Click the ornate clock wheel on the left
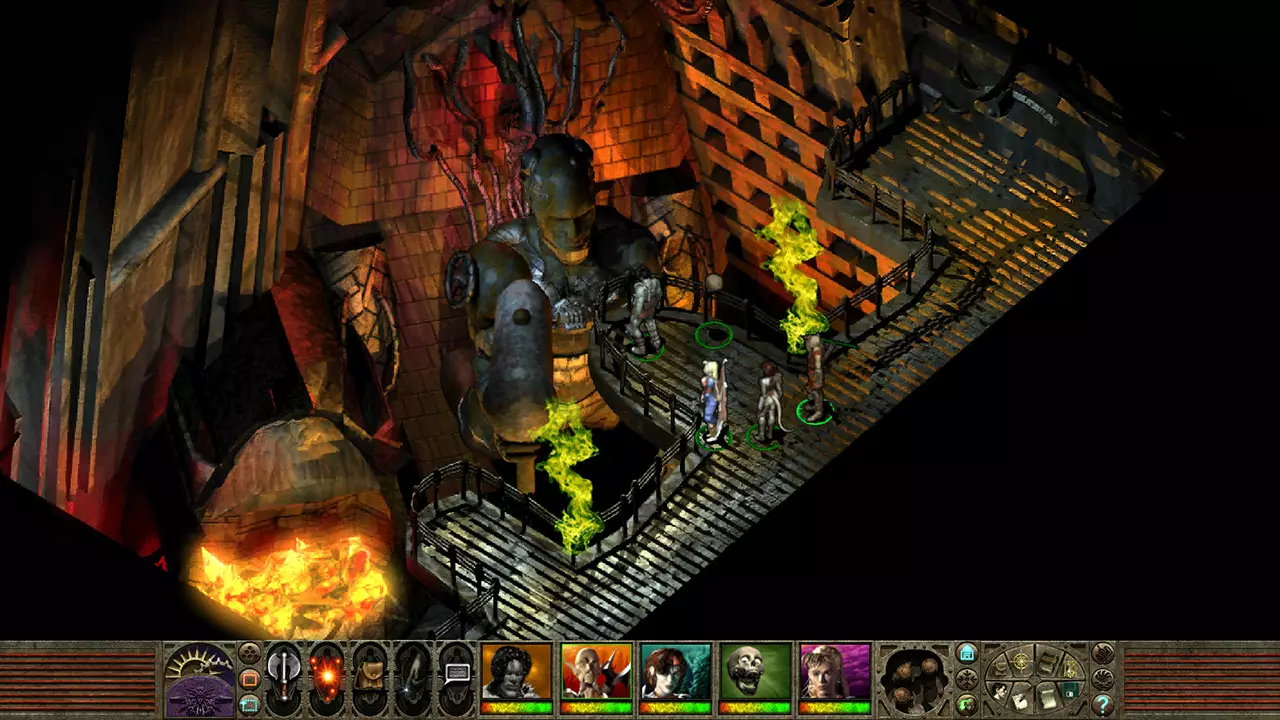The width and height of the screenshot is (1280, 720). (200, 676)
